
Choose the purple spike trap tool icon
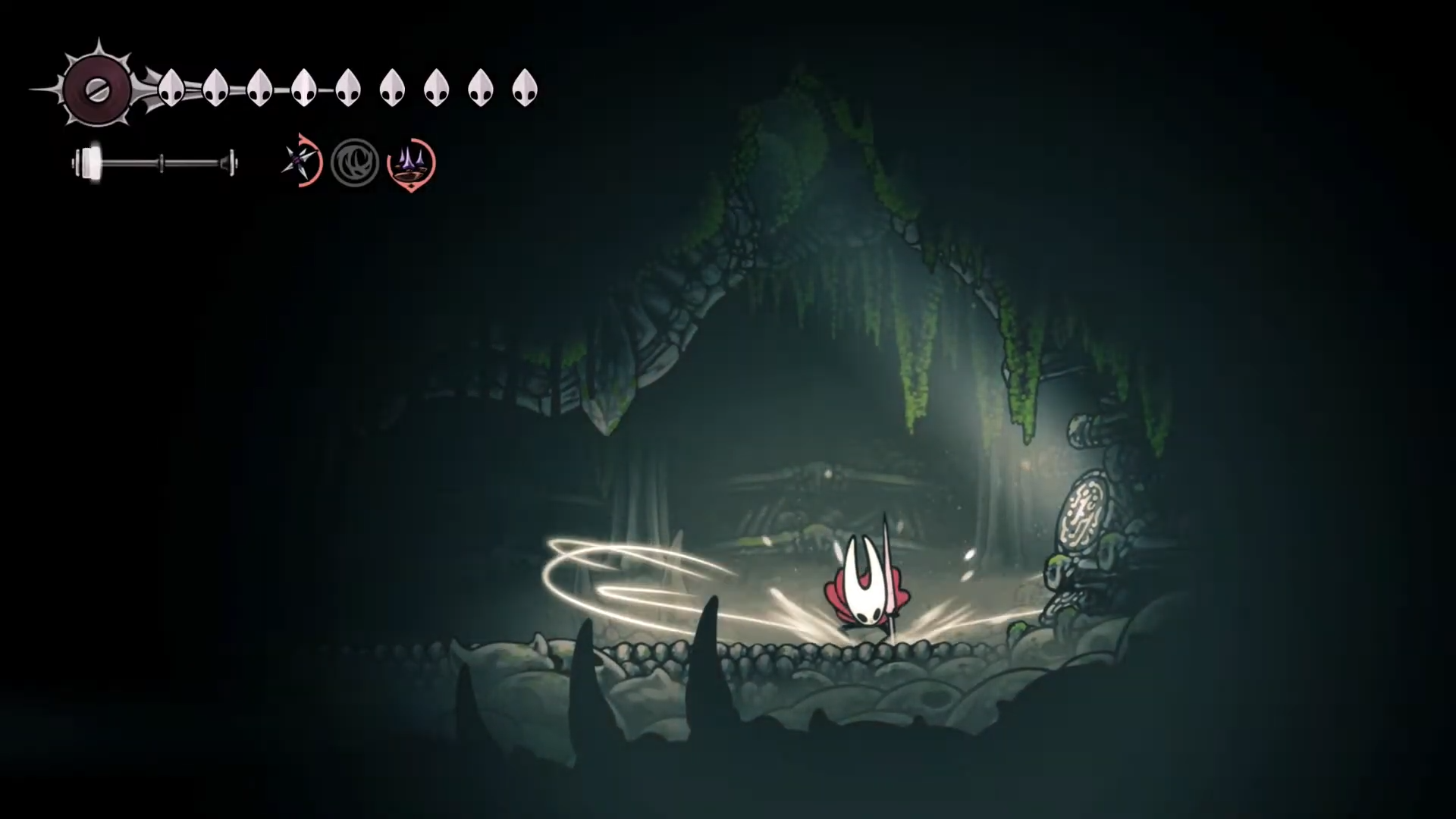click(x=411, y=162)
